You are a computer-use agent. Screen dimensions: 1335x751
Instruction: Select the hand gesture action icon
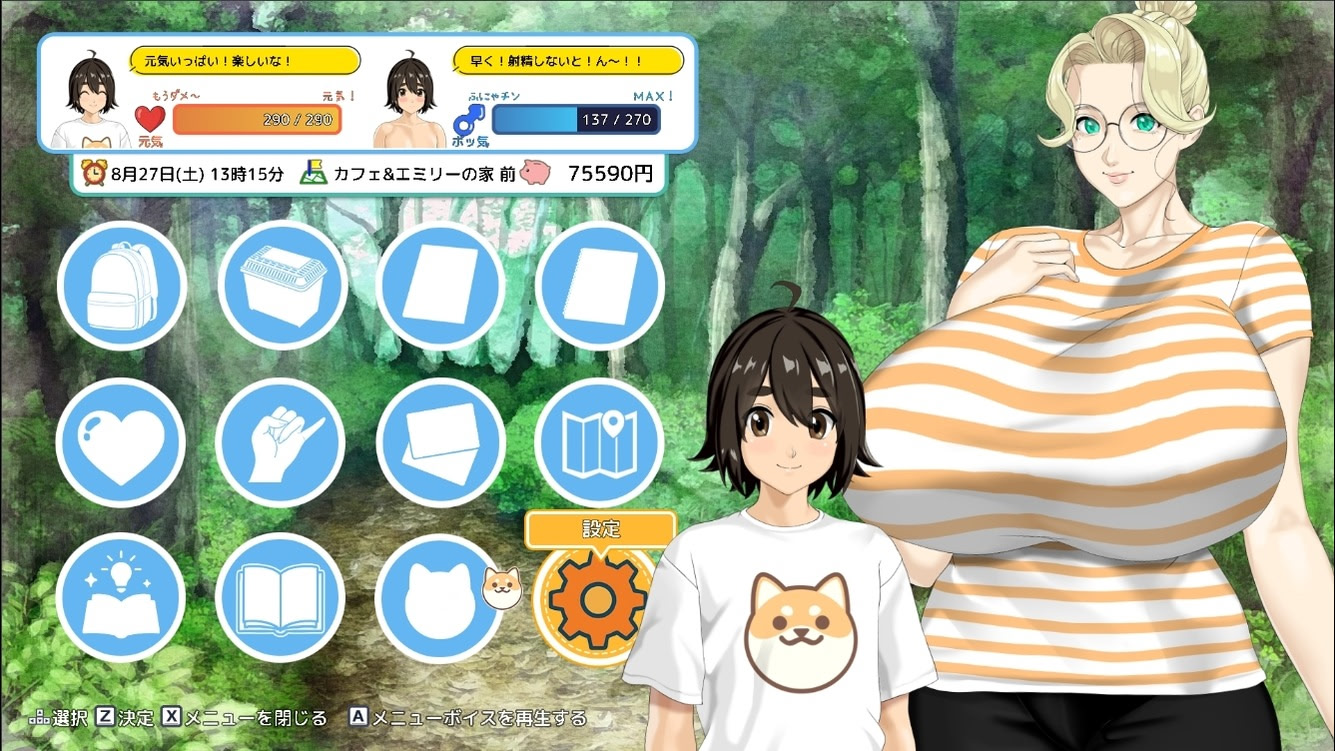[x=280, y=443]
